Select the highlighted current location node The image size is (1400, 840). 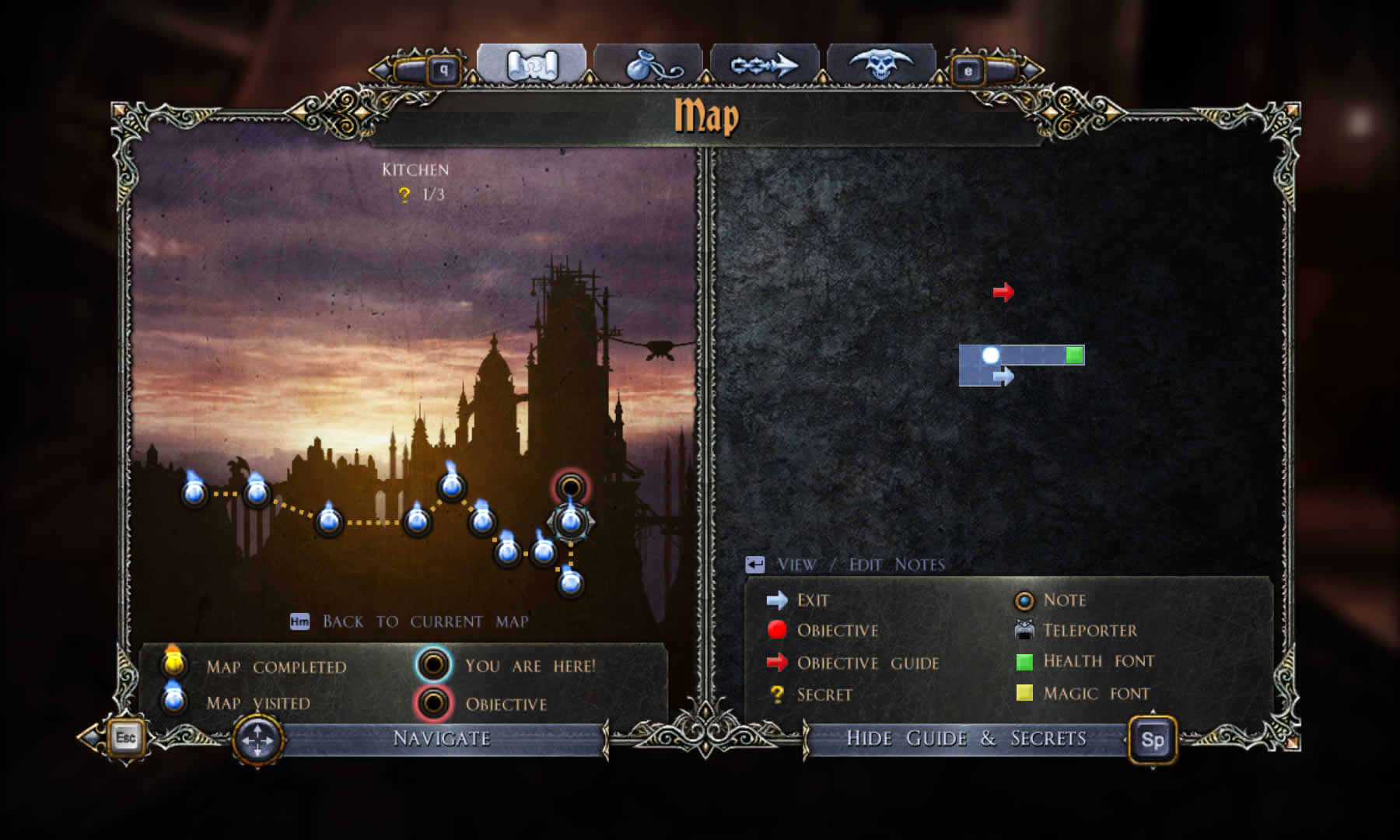[571, 521]
